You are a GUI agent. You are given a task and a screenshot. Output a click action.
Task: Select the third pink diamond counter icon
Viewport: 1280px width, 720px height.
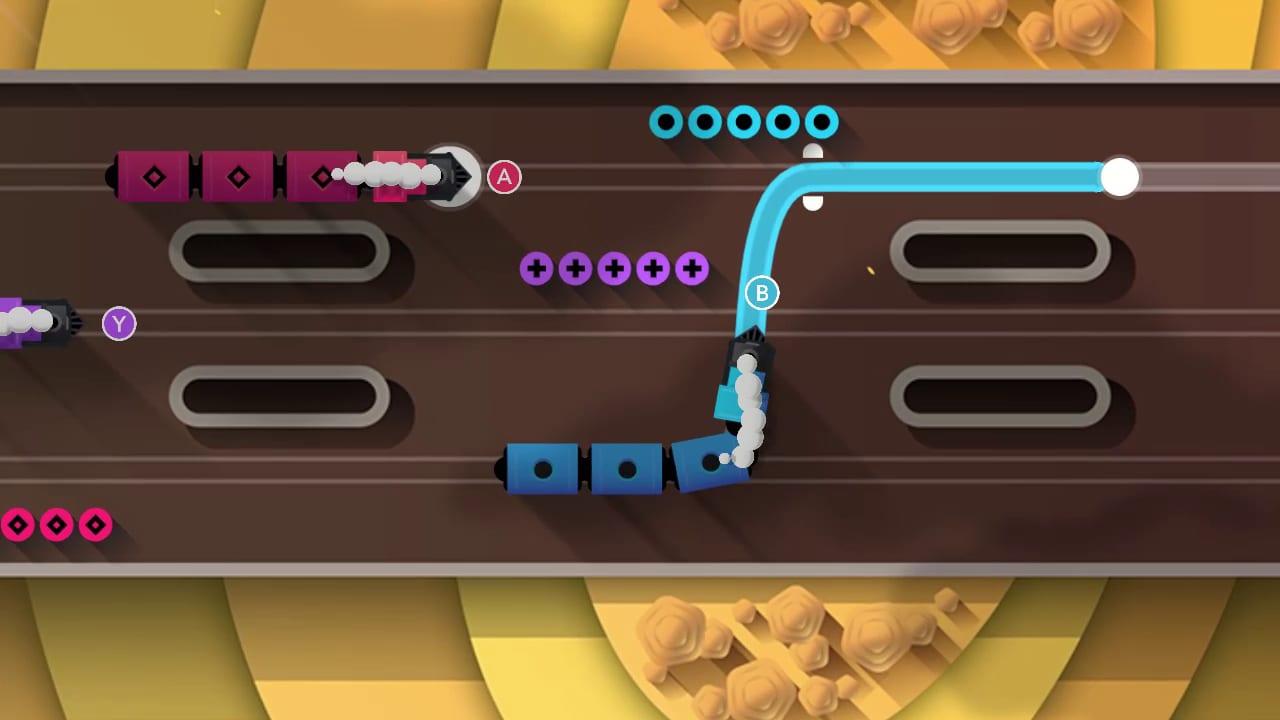[x=95, y=525]
